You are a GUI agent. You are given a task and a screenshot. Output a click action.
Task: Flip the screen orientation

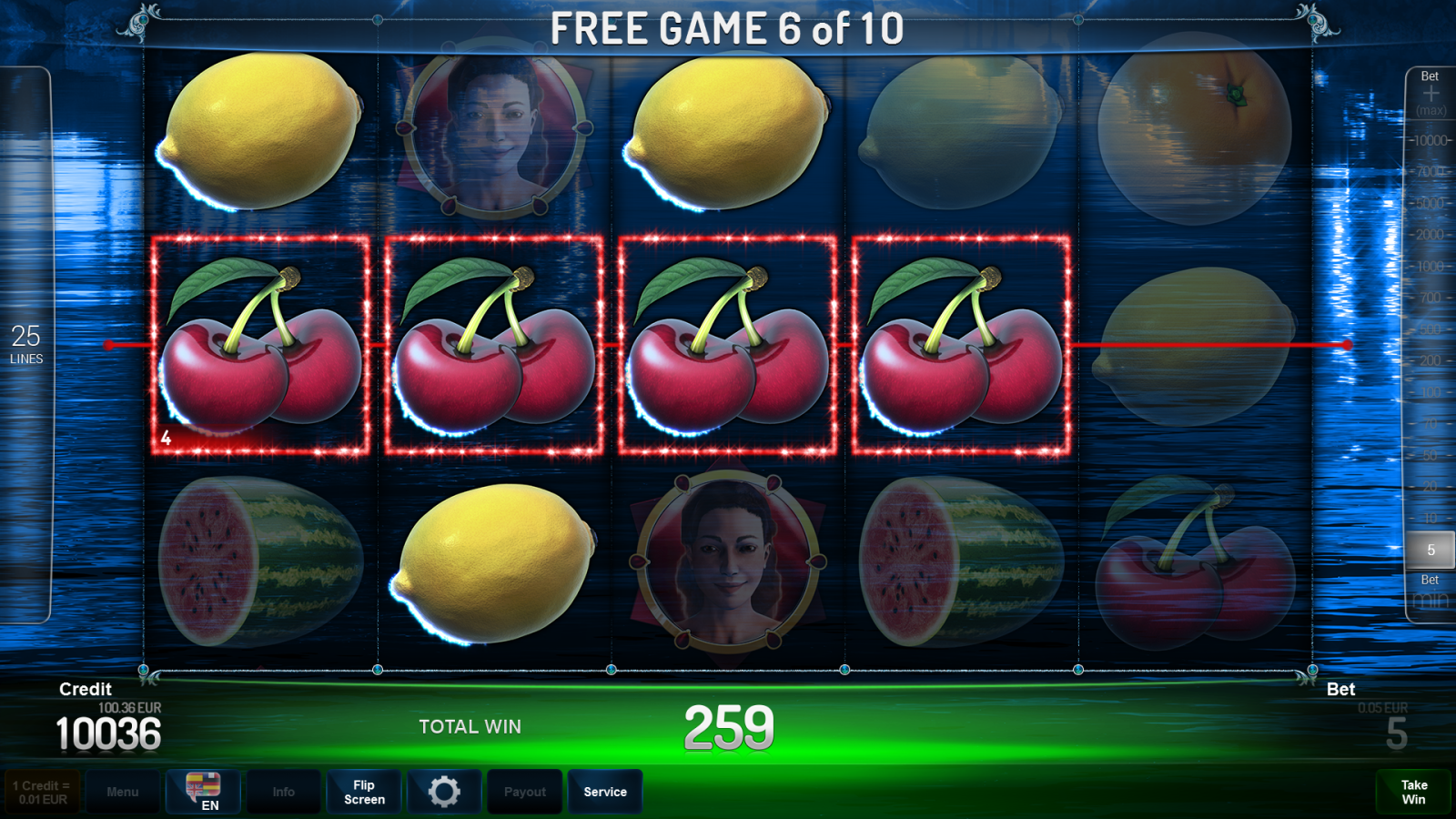[363, 791]
